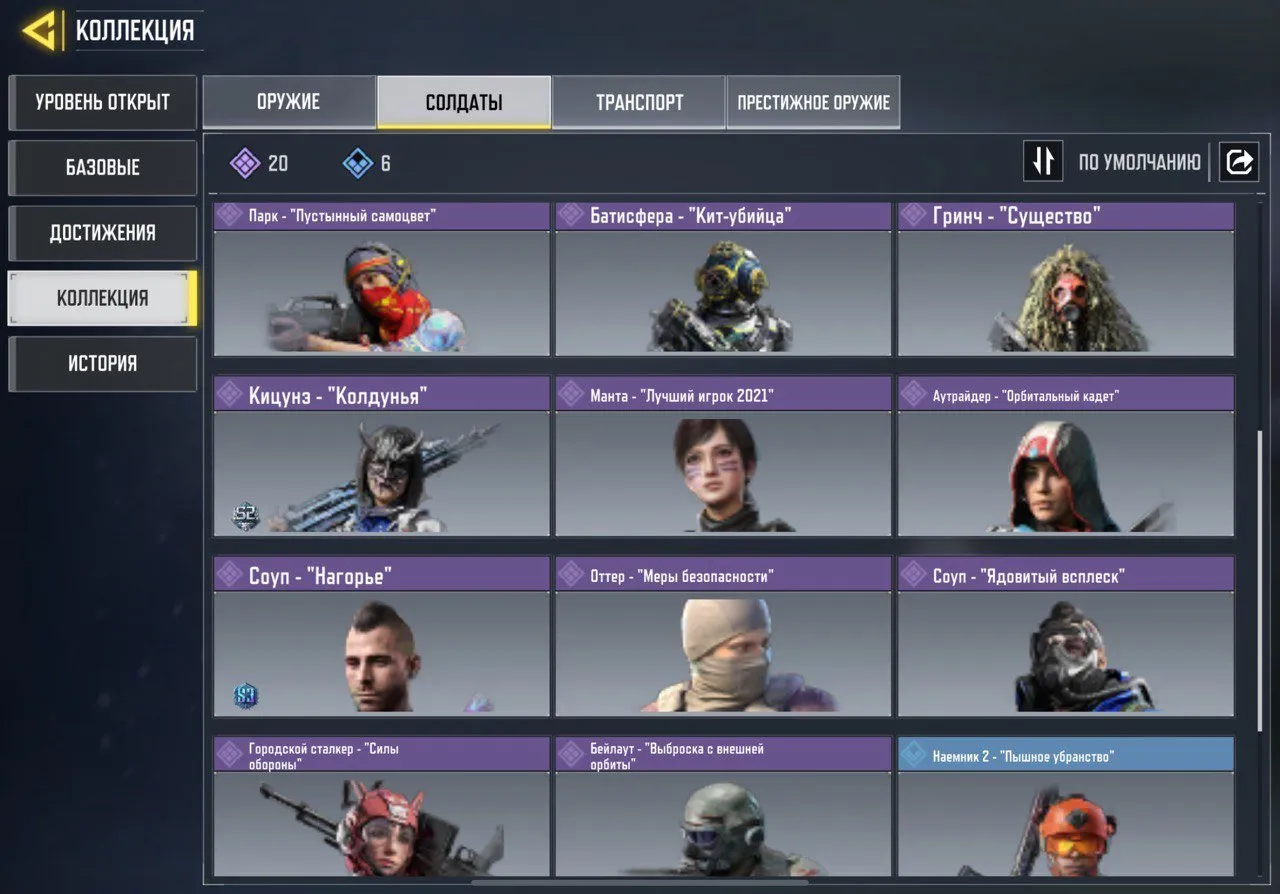Image resolution: width=1280 pixels, height=894 pixels.
Task: Toggle the ascending/descending sort arrows icon
Action: tap(1043, 161)
